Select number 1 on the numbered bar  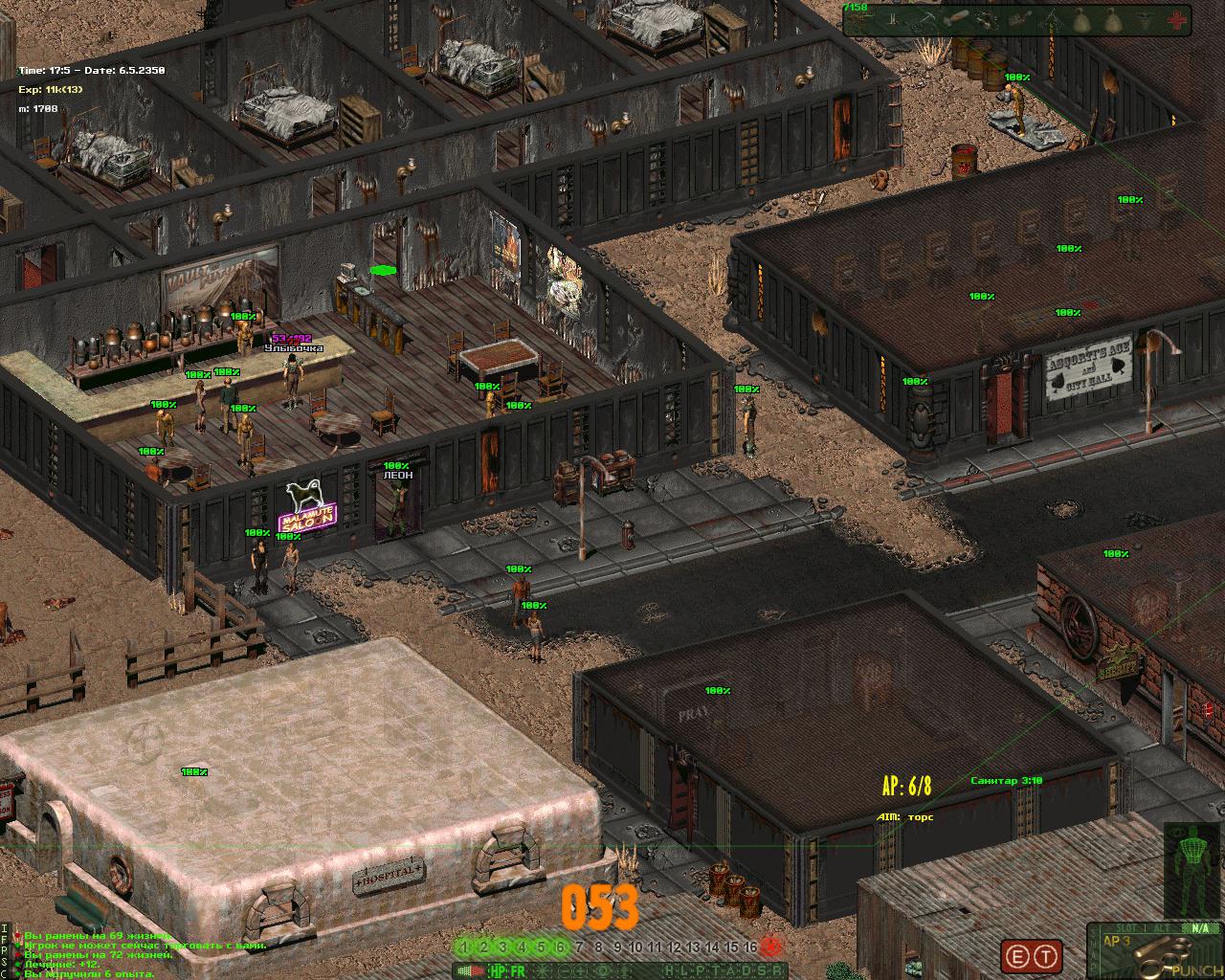pos(465,947)
